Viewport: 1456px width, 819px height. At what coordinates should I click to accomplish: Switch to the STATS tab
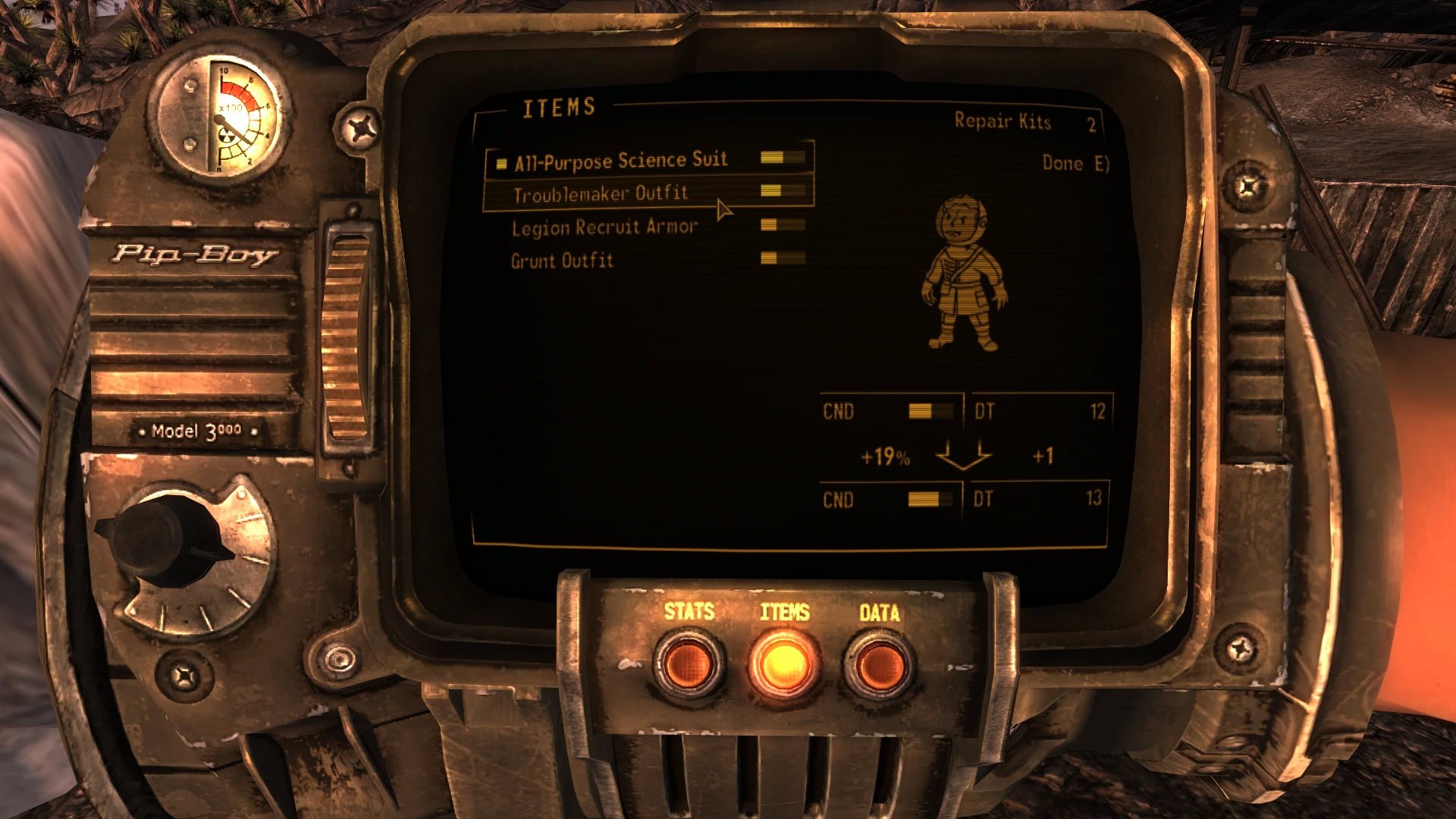pos(689,663)
